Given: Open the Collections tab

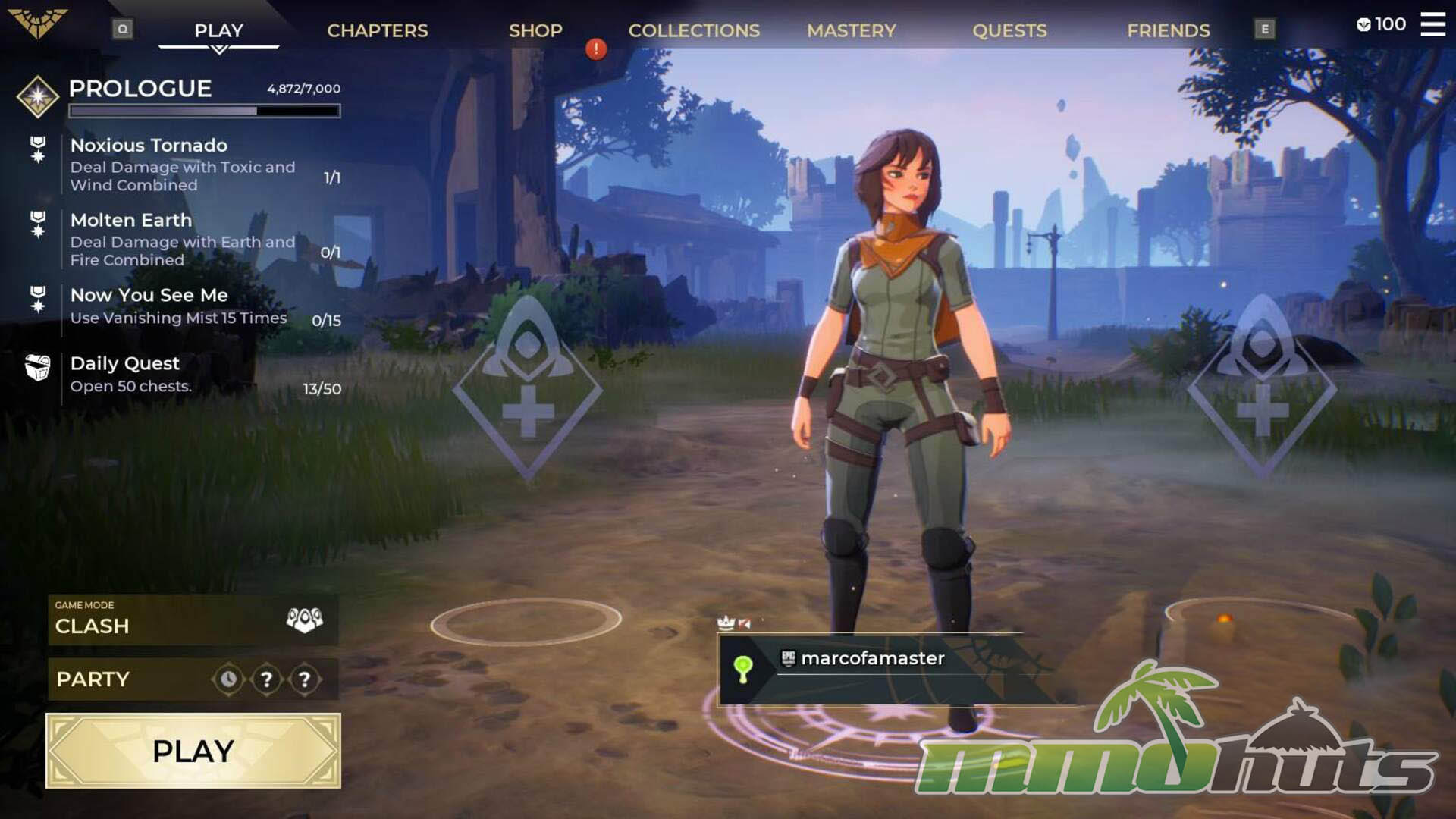Looking at the screenshot, I should pyautogui.click(x=694, y=30).
